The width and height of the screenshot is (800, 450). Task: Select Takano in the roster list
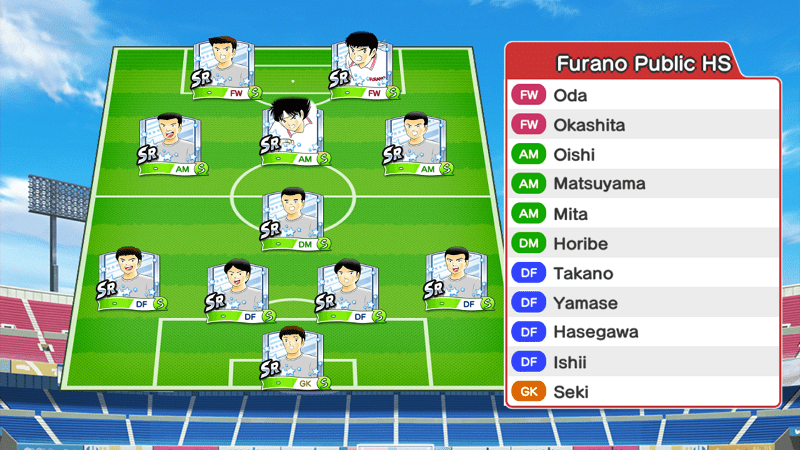pos(642,273)
